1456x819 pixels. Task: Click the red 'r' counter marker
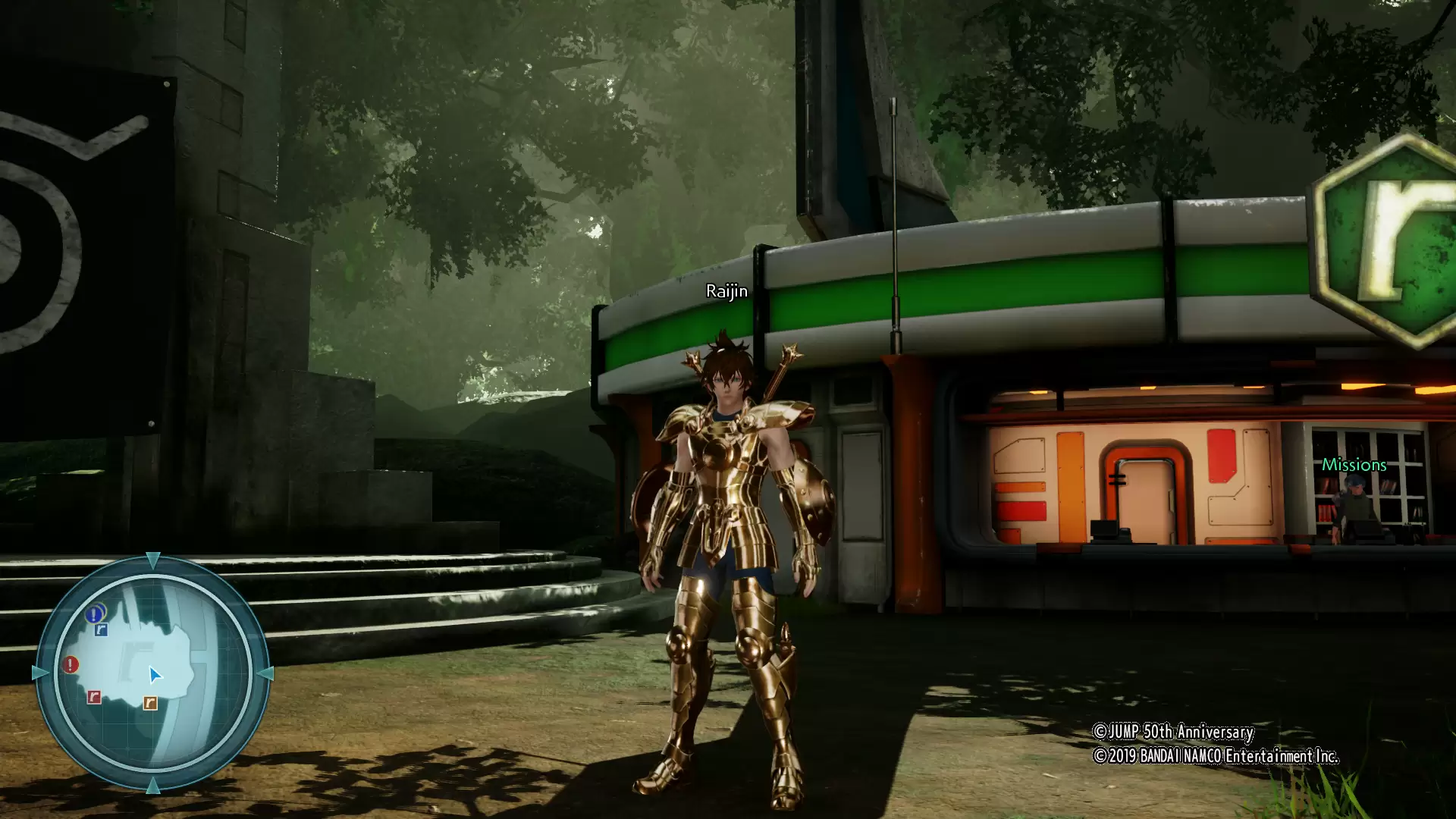tap(94, 697)
